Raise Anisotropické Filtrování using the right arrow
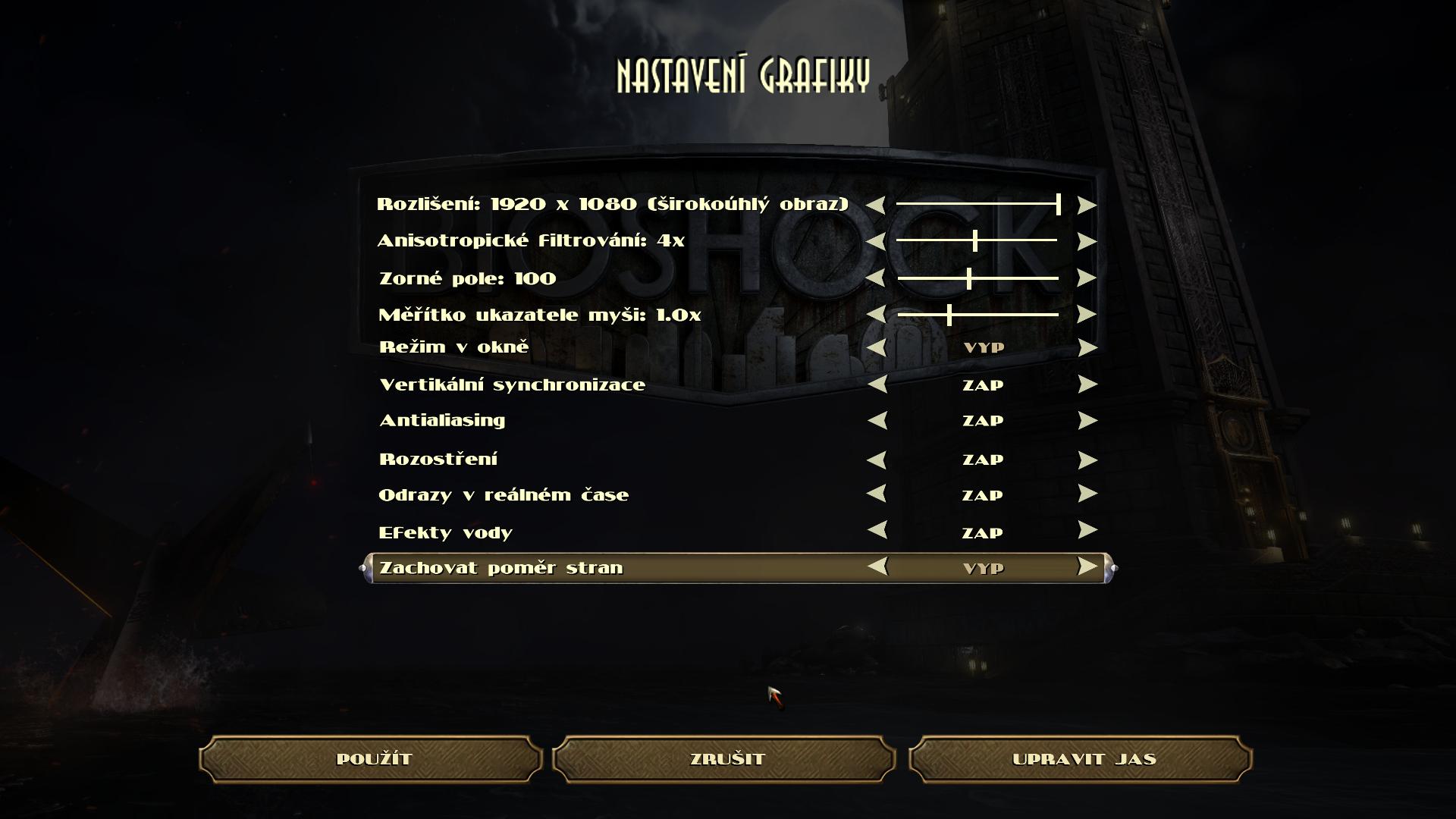1456x819 pixels. pyautogui.click(x=1087, y=241)
